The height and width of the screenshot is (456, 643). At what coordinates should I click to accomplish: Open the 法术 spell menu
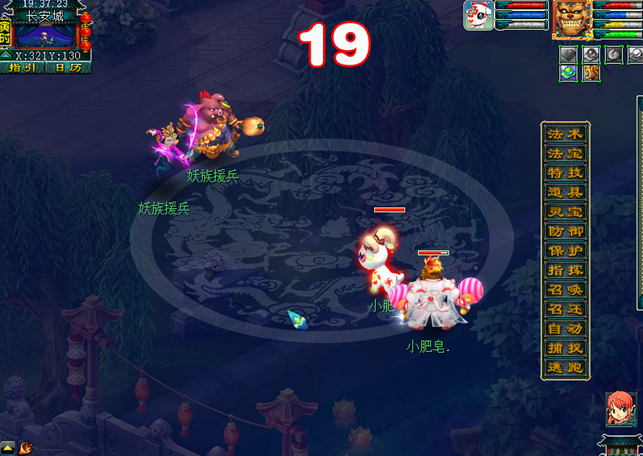click(565, 134)
